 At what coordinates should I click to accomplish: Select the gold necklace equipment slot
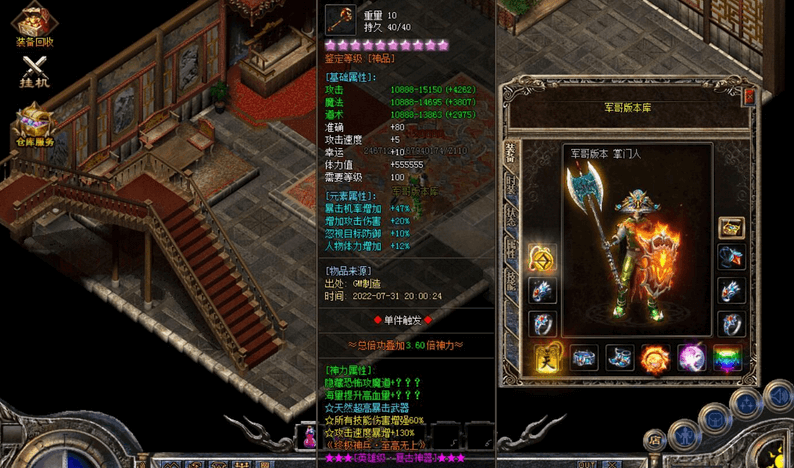coord(731,227)
